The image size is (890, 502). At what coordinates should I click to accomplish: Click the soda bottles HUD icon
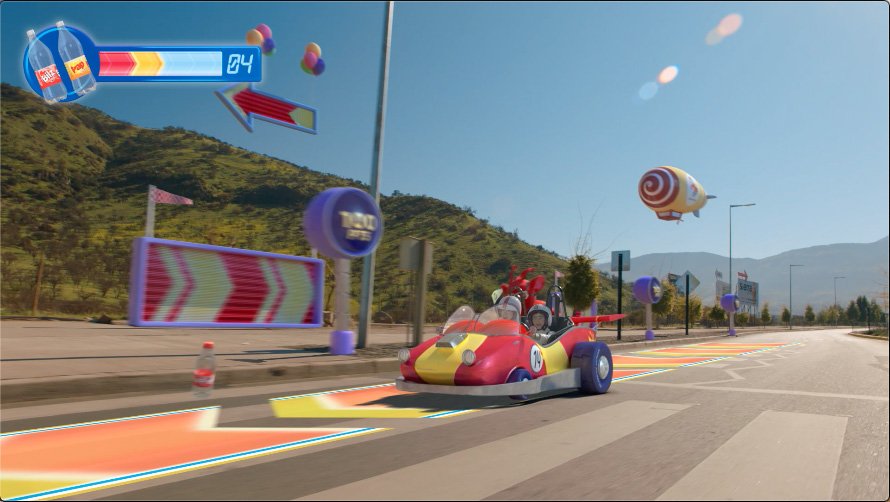tap(60, 64)
